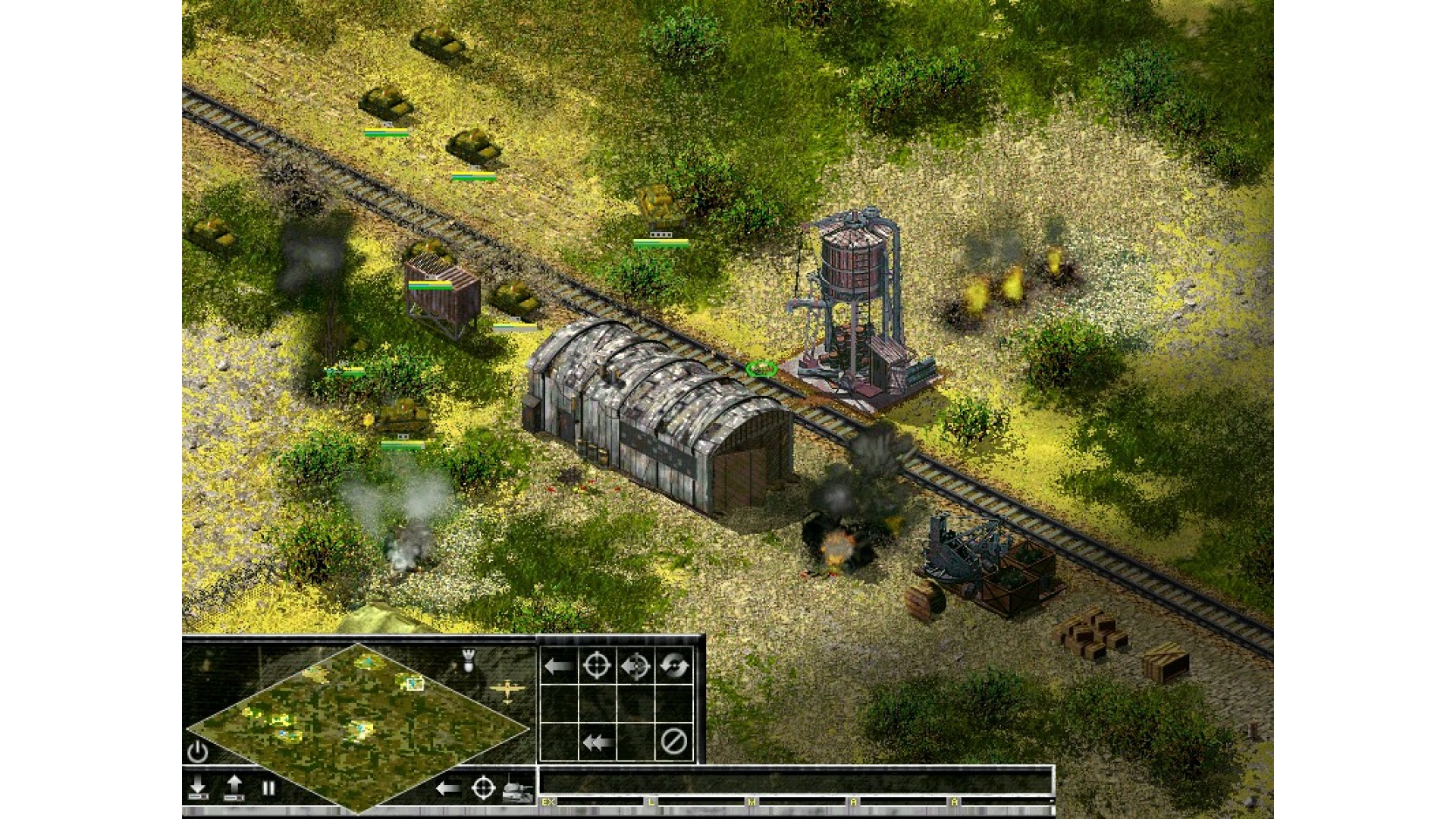Activate the crosshair command in command grid
The width and height of the screenshot is (1456, 819).
click(597, 667)
